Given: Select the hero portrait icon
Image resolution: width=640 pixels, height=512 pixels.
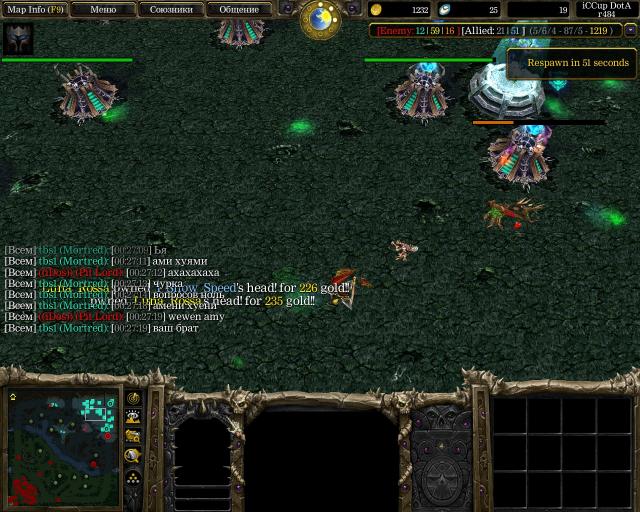Looking at the screenshot, I should coord(18,39).
